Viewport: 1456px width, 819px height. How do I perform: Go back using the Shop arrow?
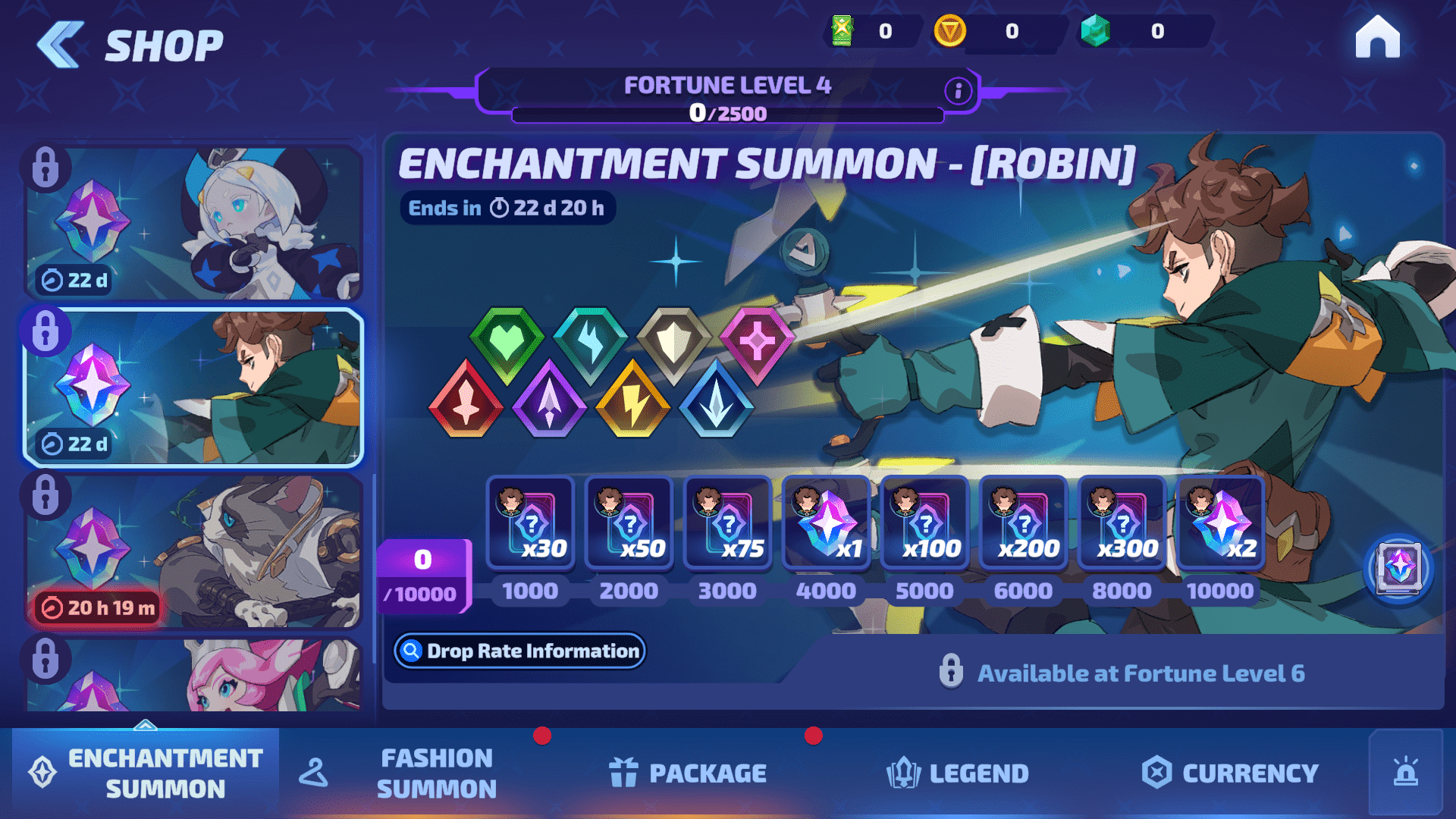[61, 45]
